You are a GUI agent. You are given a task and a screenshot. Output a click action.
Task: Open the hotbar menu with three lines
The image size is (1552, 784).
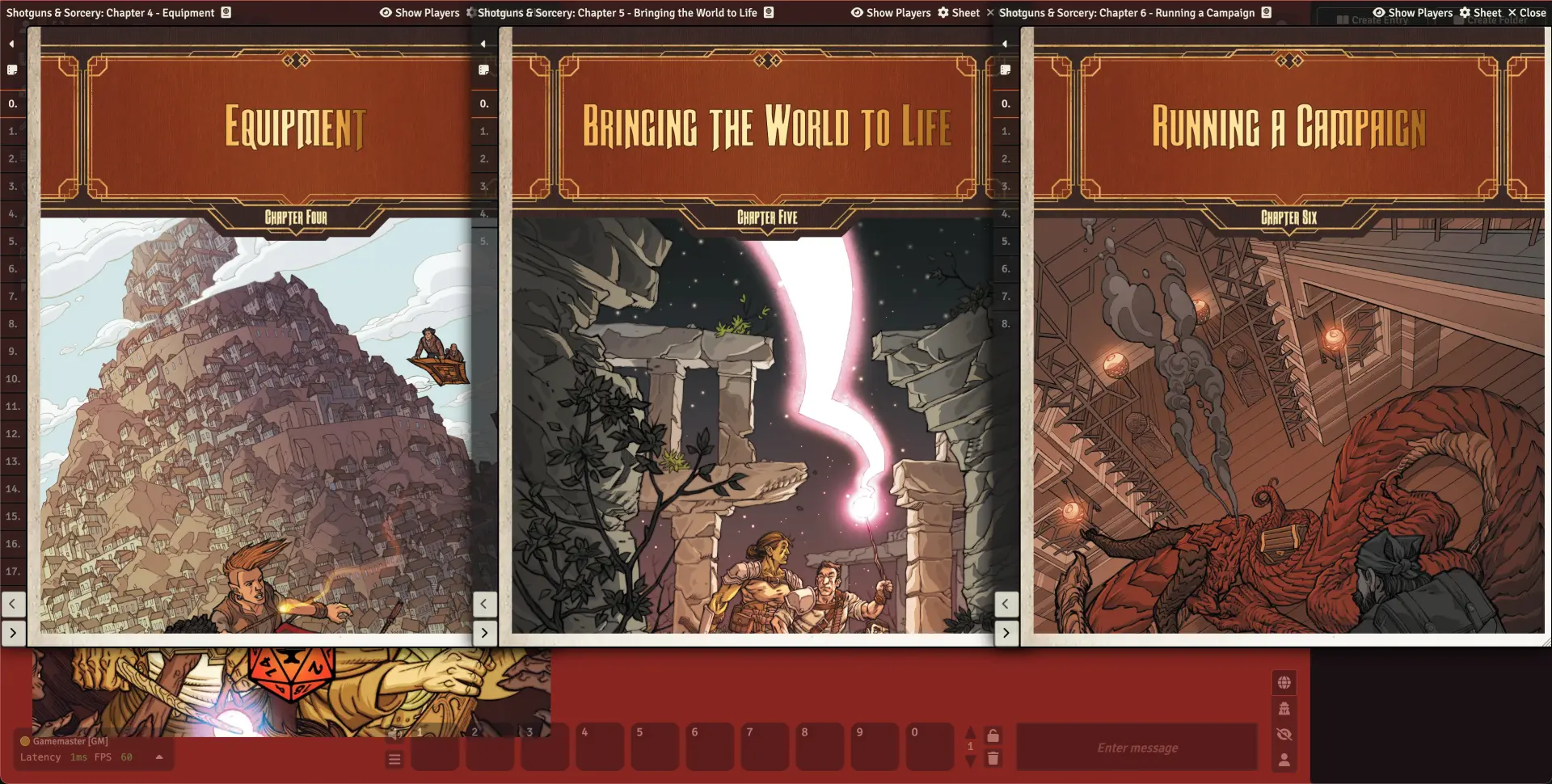394,759
